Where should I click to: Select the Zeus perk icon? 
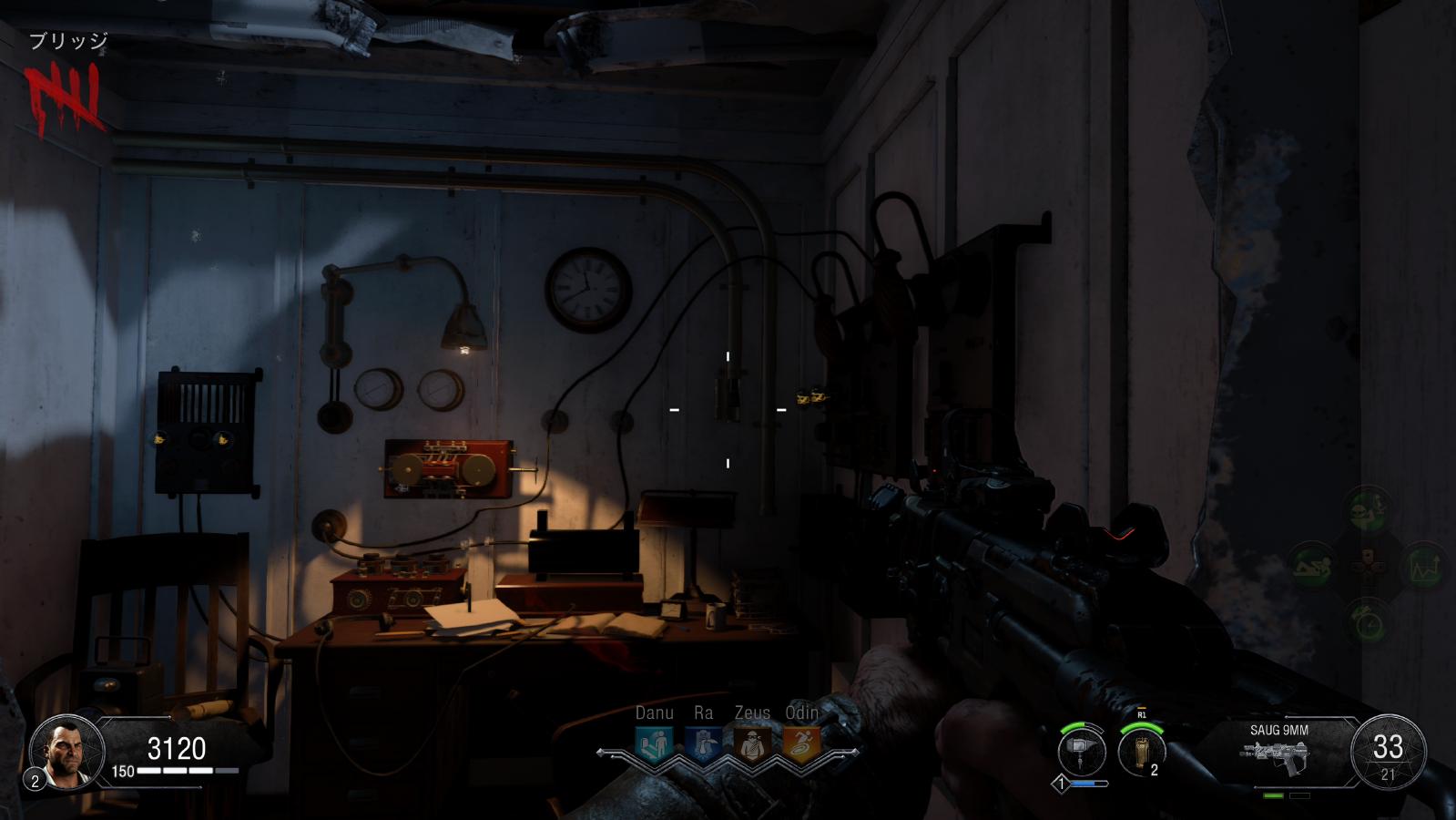pyautogui.click(x=752, y=744)
